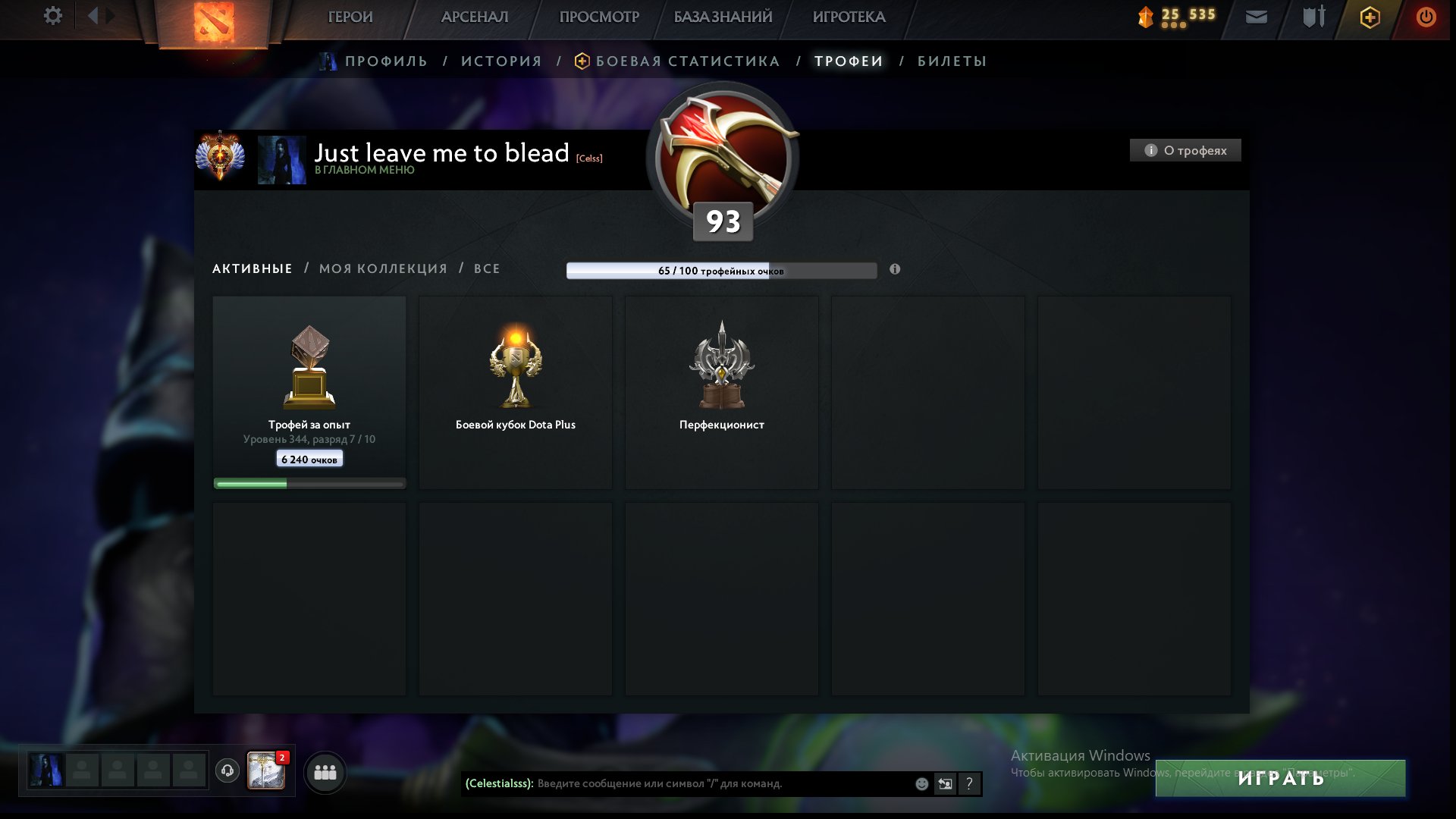Open the ГЕРОИ section
Image resolution: width=1456 pixels, height=819 pixels.
[x=350, y=17]
